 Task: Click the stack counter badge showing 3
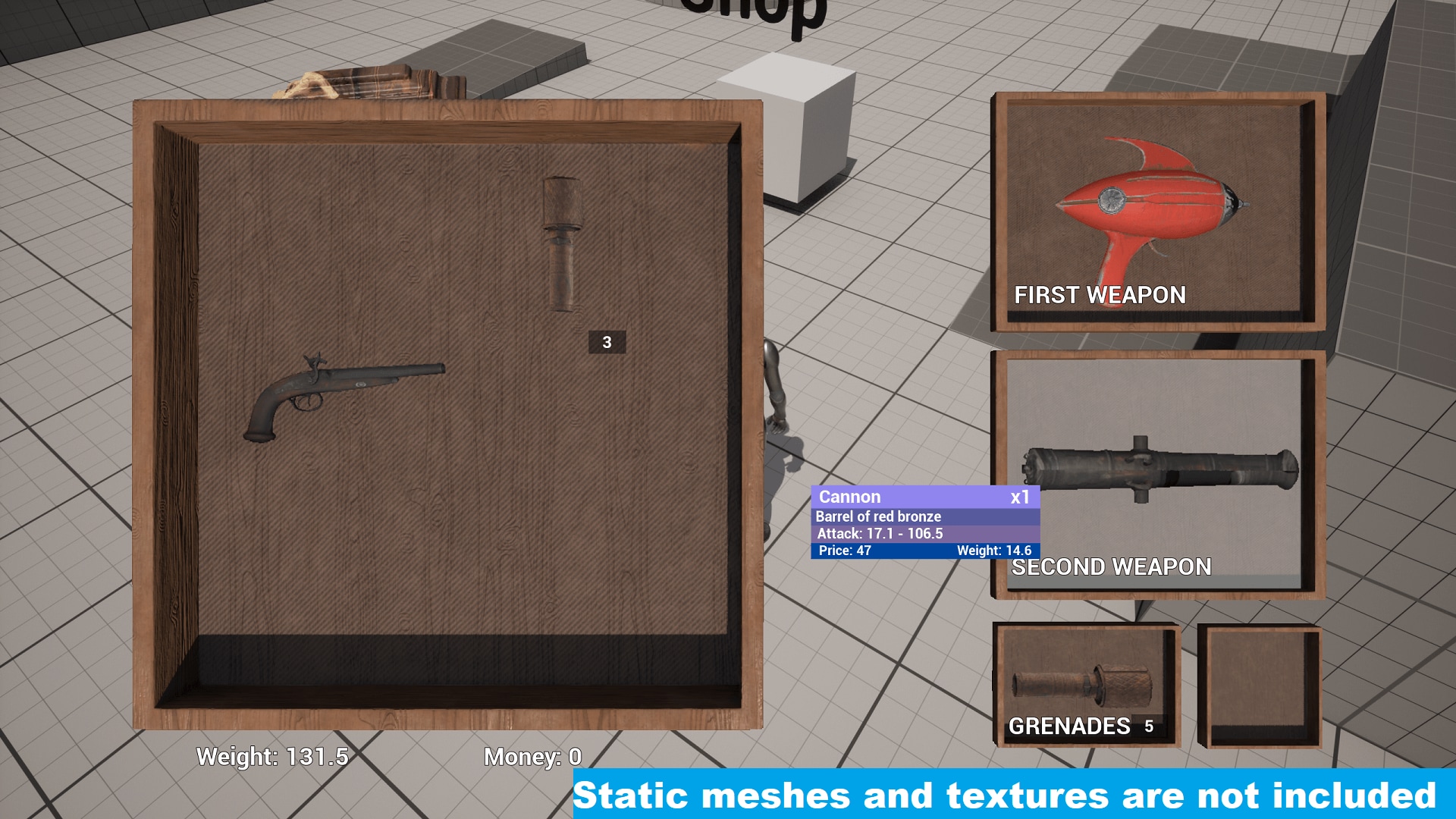point(606,342)
